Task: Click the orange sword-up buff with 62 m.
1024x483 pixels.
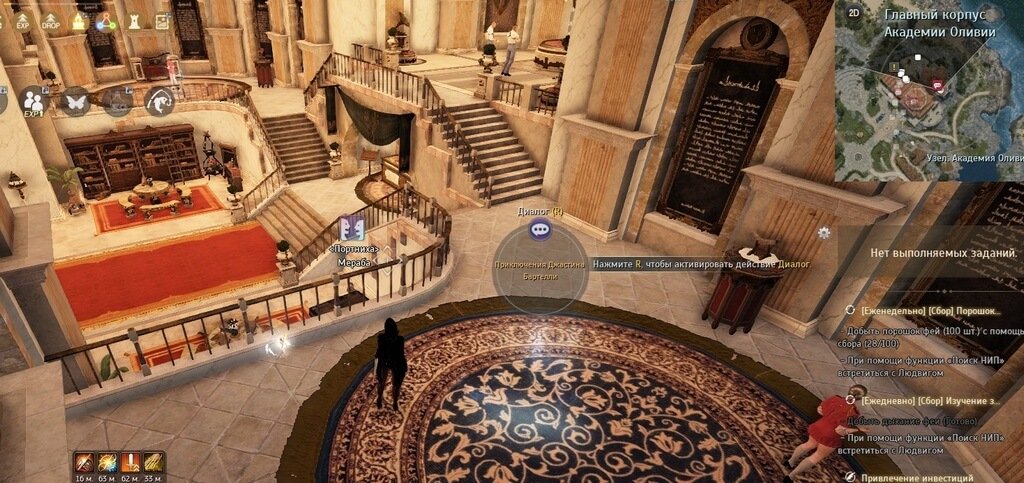Action: 131,461
